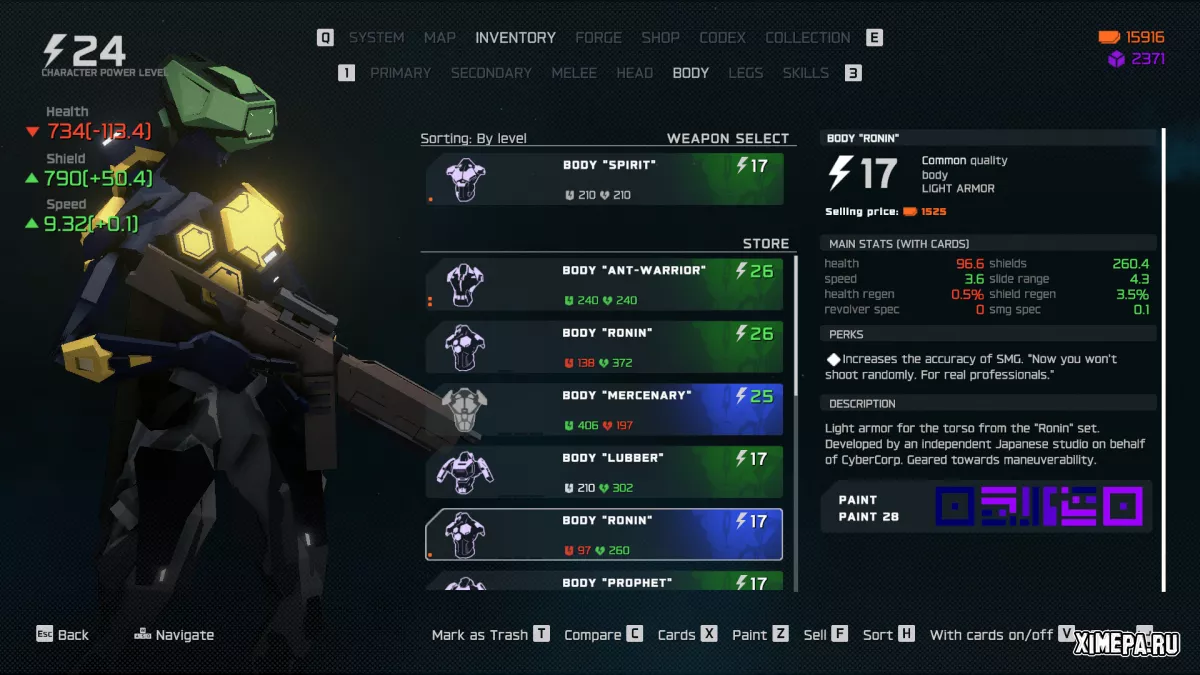Image resolution: width=1200 pixels, height=675 pixels.
Task: Go to the Forge tab
Action: 598,38
